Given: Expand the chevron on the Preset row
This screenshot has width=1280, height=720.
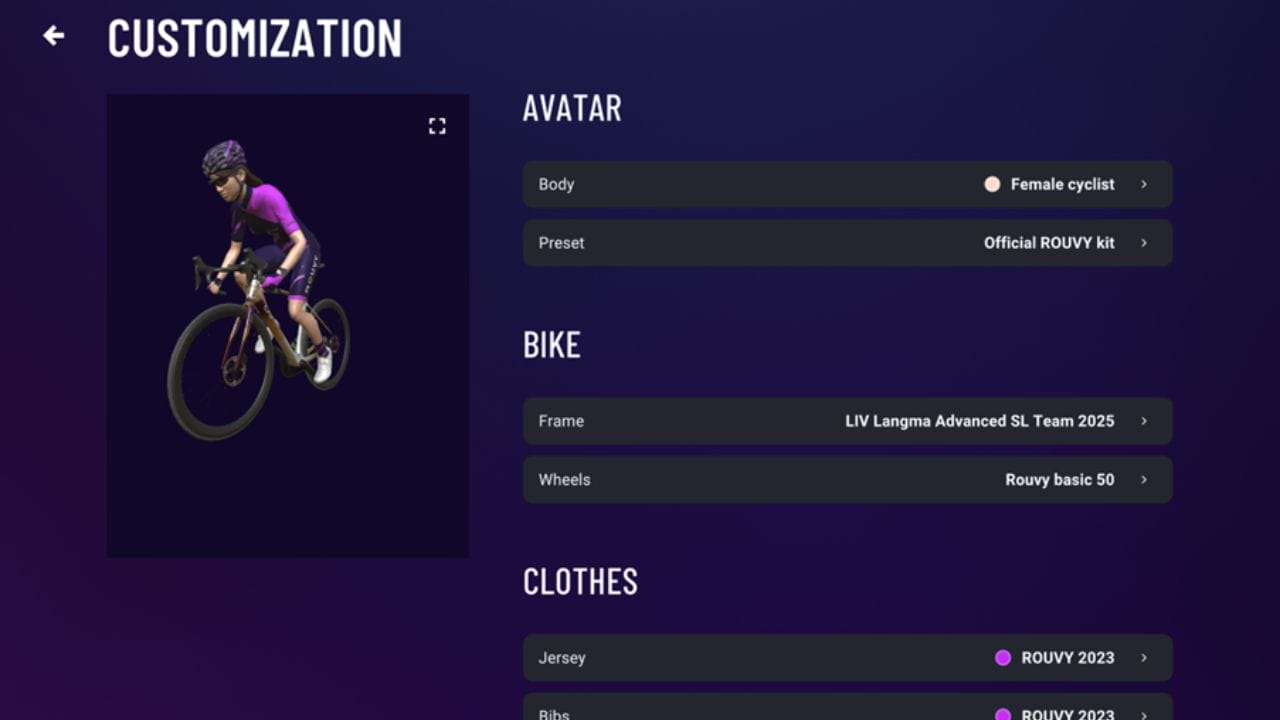Looking at the screenshot, I should [x=1146, y=242].
